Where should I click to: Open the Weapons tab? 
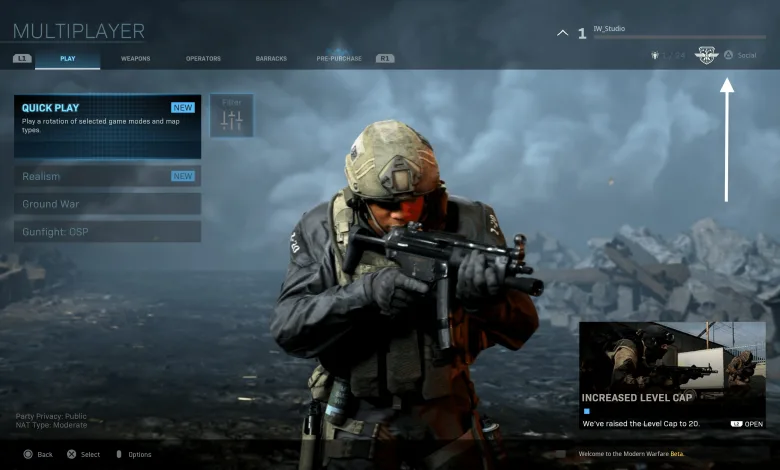[136, 59]
